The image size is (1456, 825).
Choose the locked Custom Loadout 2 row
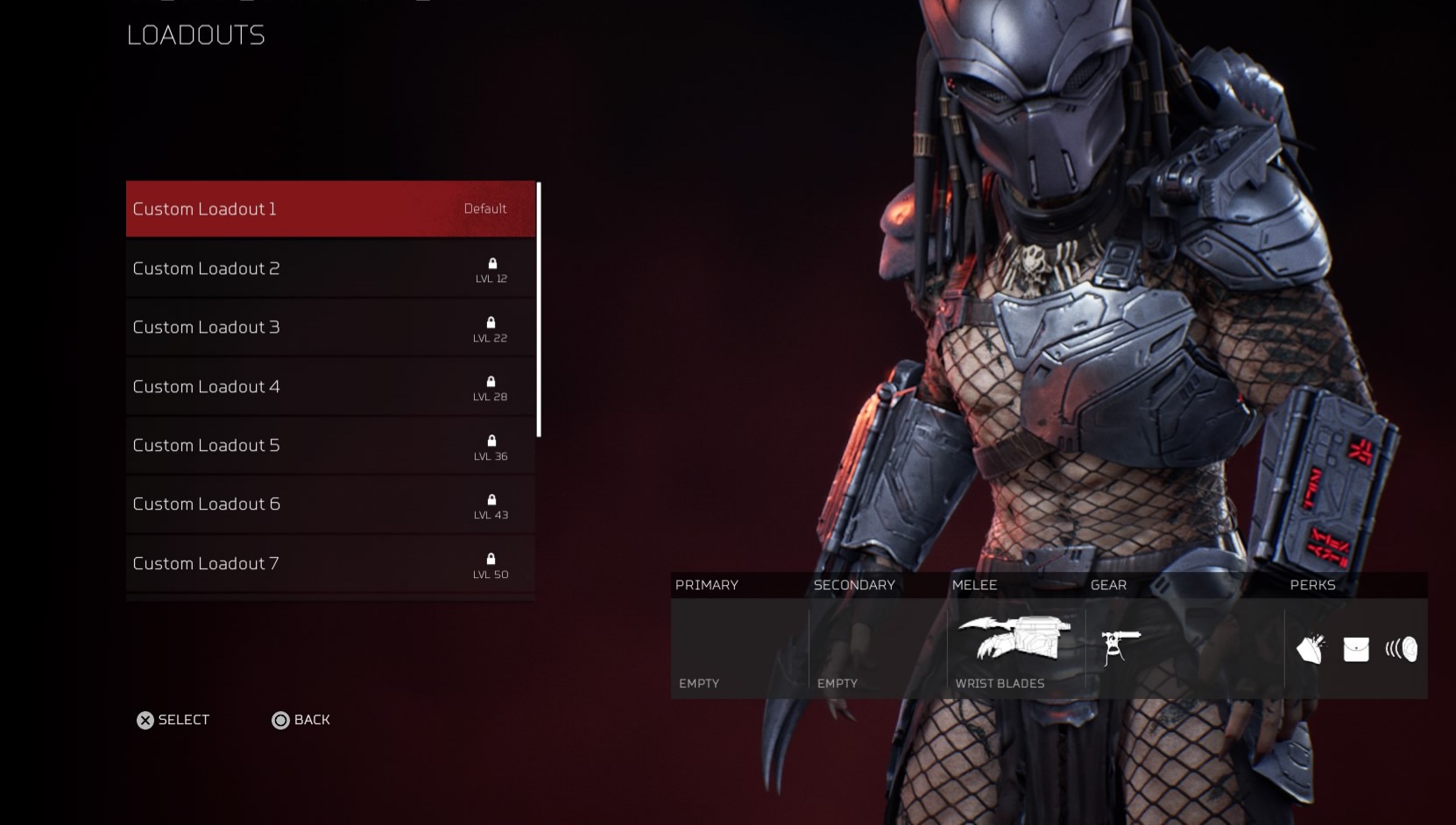coord(330,268)
